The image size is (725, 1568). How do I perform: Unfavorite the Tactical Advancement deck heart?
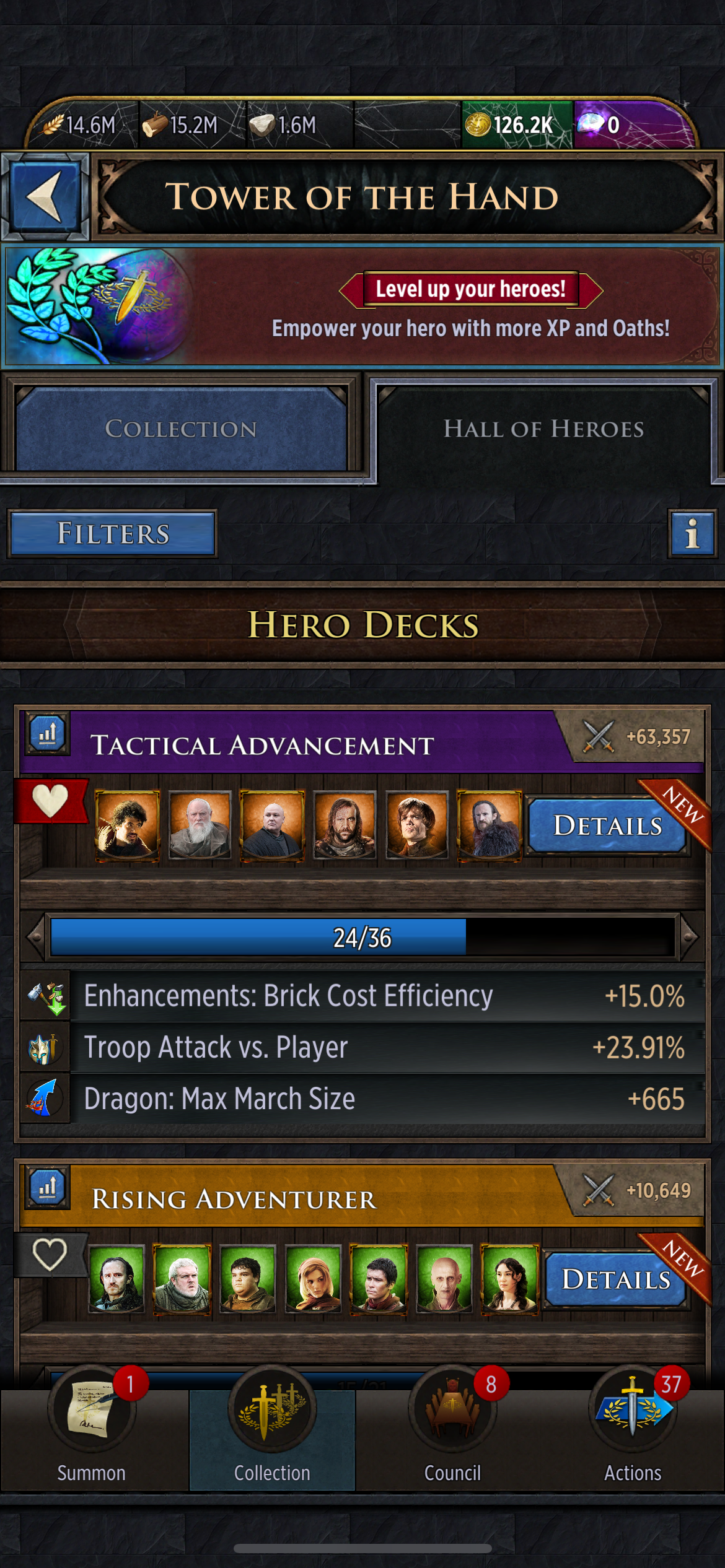[50, 800]
